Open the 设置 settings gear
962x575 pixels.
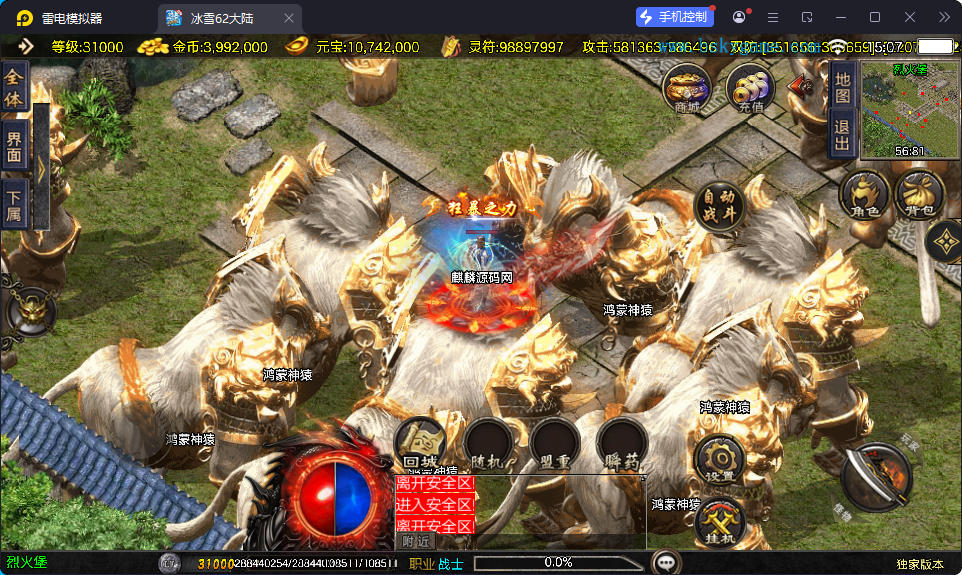coord(720,459)
